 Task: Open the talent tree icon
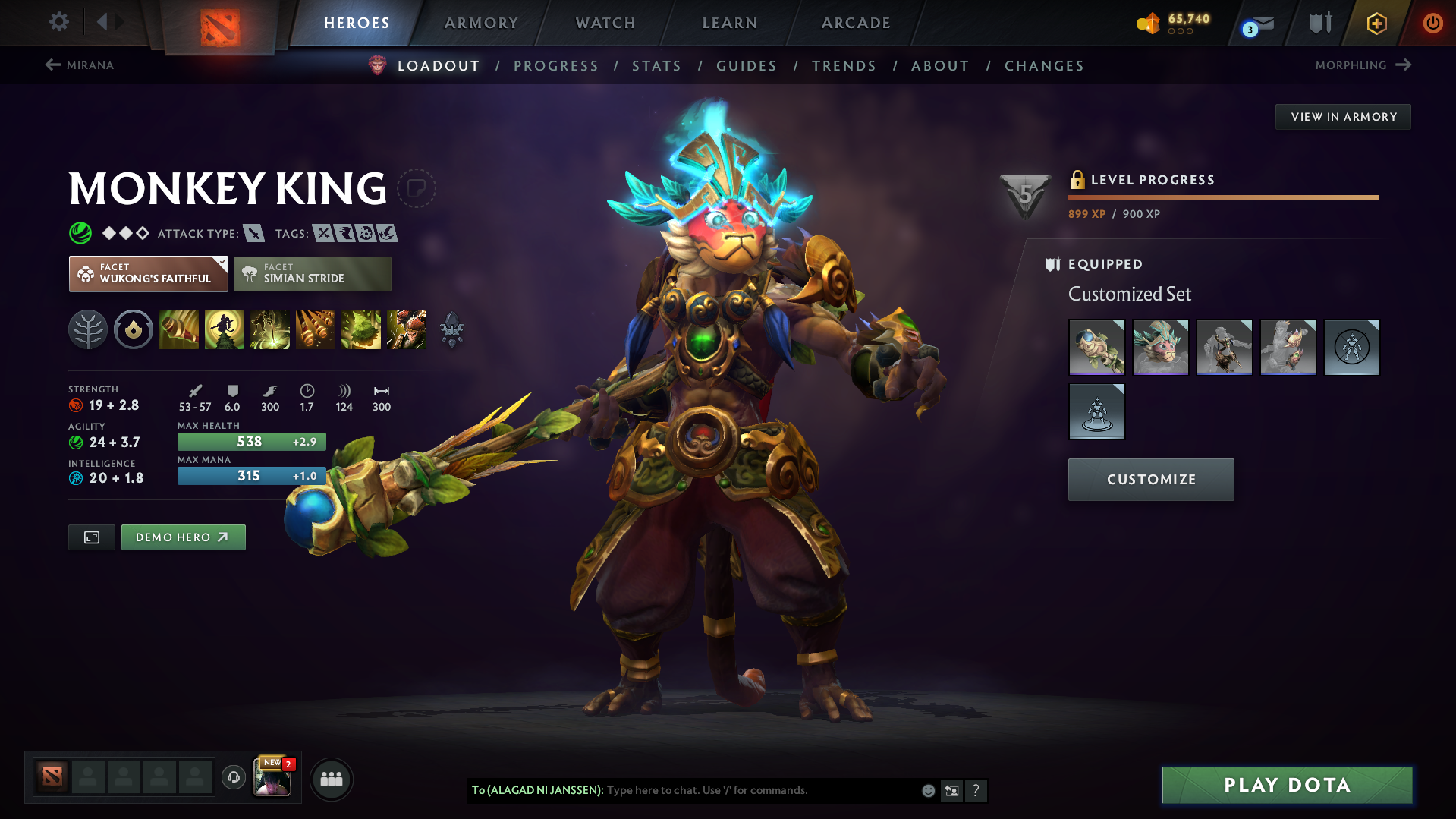87,329
